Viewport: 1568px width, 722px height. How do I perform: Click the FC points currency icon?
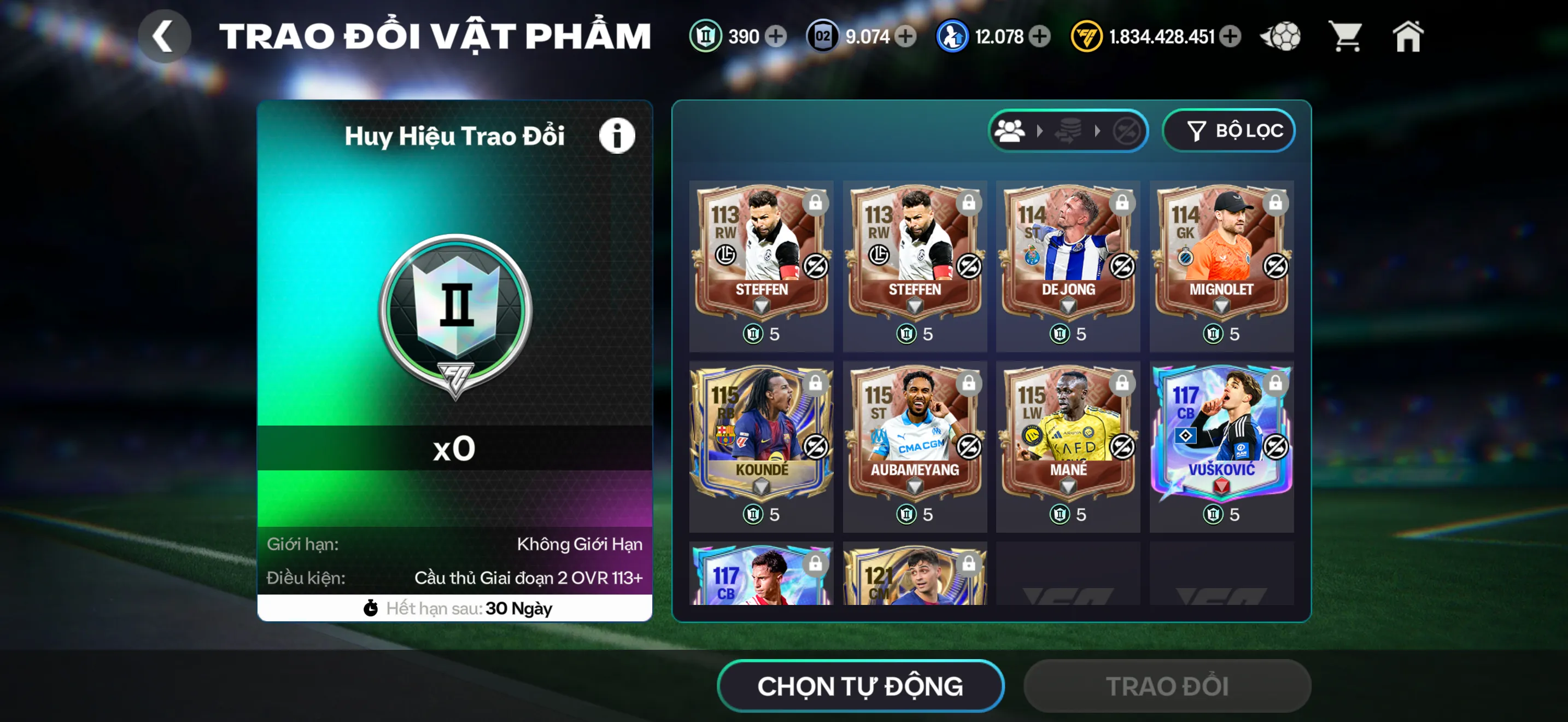[1087, 37]
